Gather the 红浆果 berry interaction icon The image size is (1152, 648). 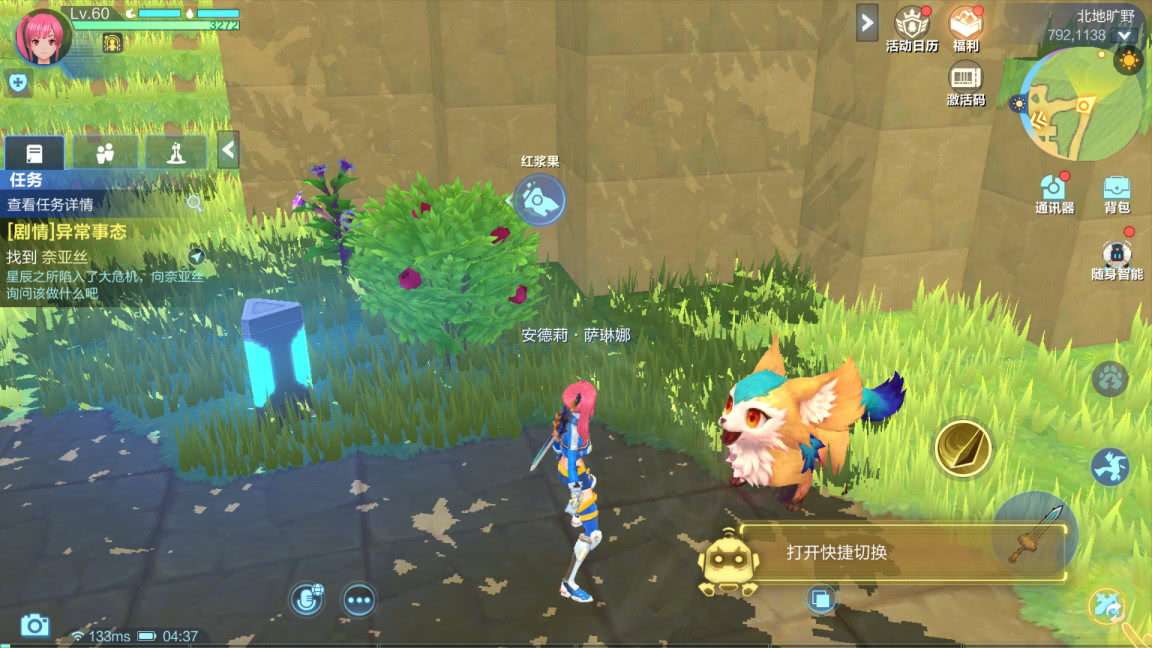click(x=540, y=199)
